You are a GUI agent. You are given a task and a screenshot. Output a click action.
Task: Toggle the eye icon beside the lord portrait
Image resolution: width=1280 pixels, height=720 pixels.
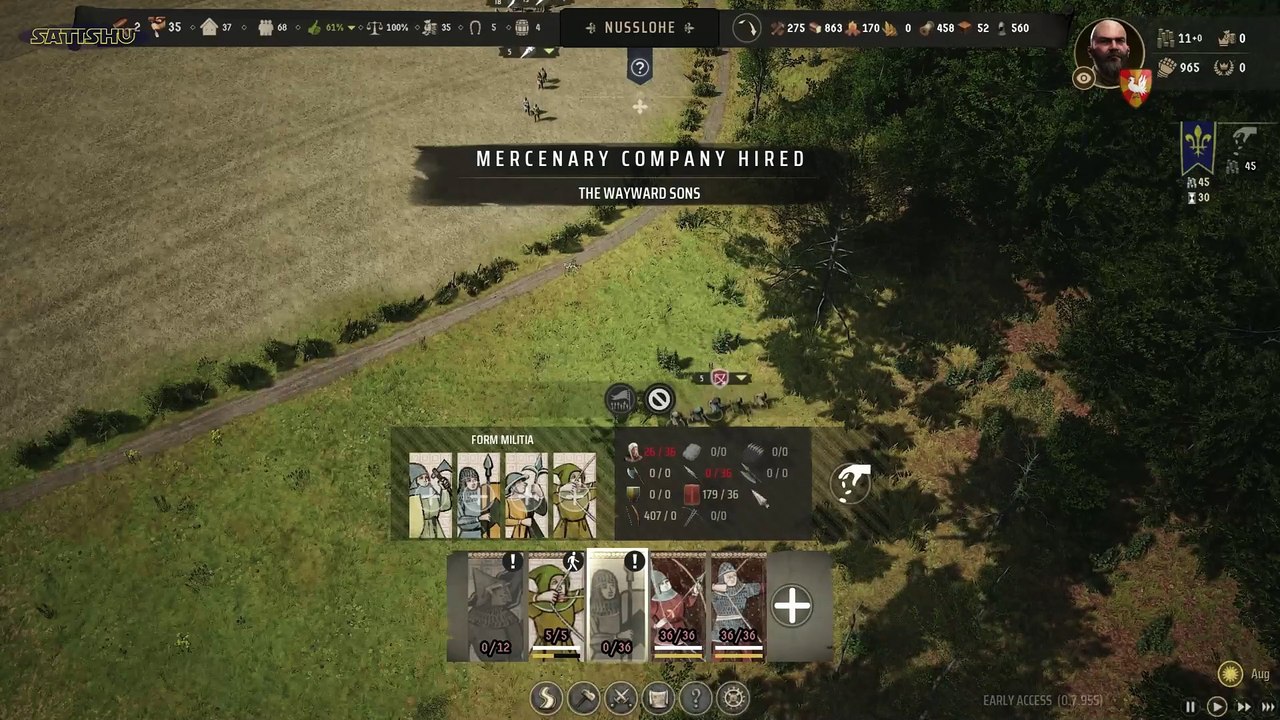point(1083,79)
